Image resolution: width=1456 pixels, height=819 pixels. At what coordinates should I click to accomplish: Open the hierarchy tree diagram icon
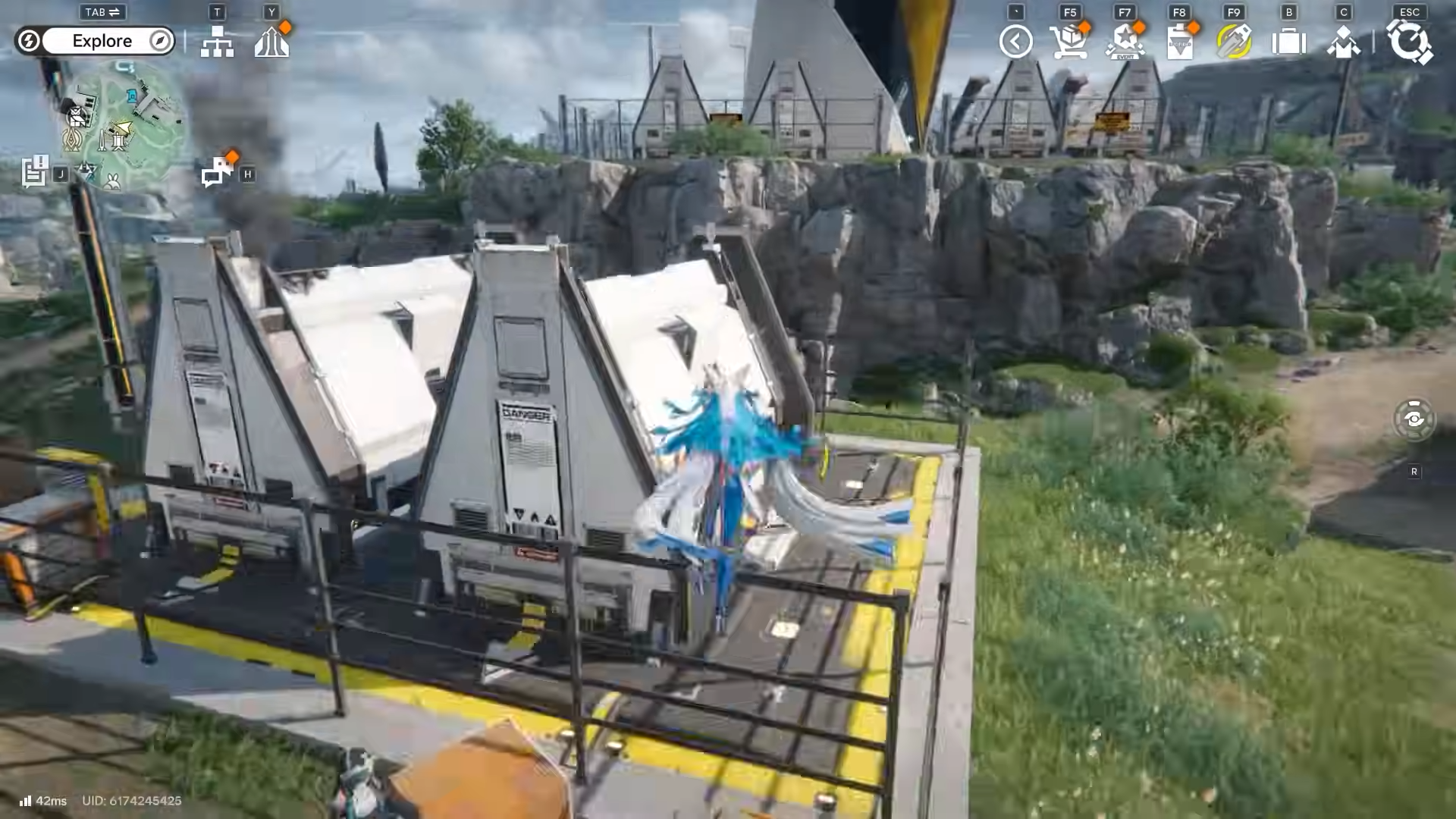(217, 42)
